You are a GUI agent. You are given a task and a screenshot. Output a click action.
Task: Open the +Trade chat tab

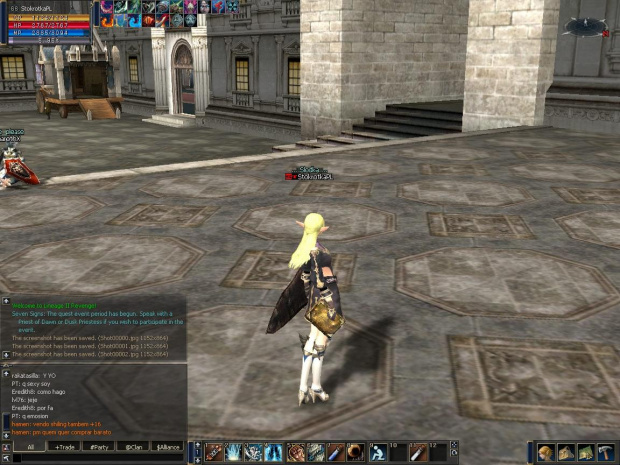tap(66, 446)
